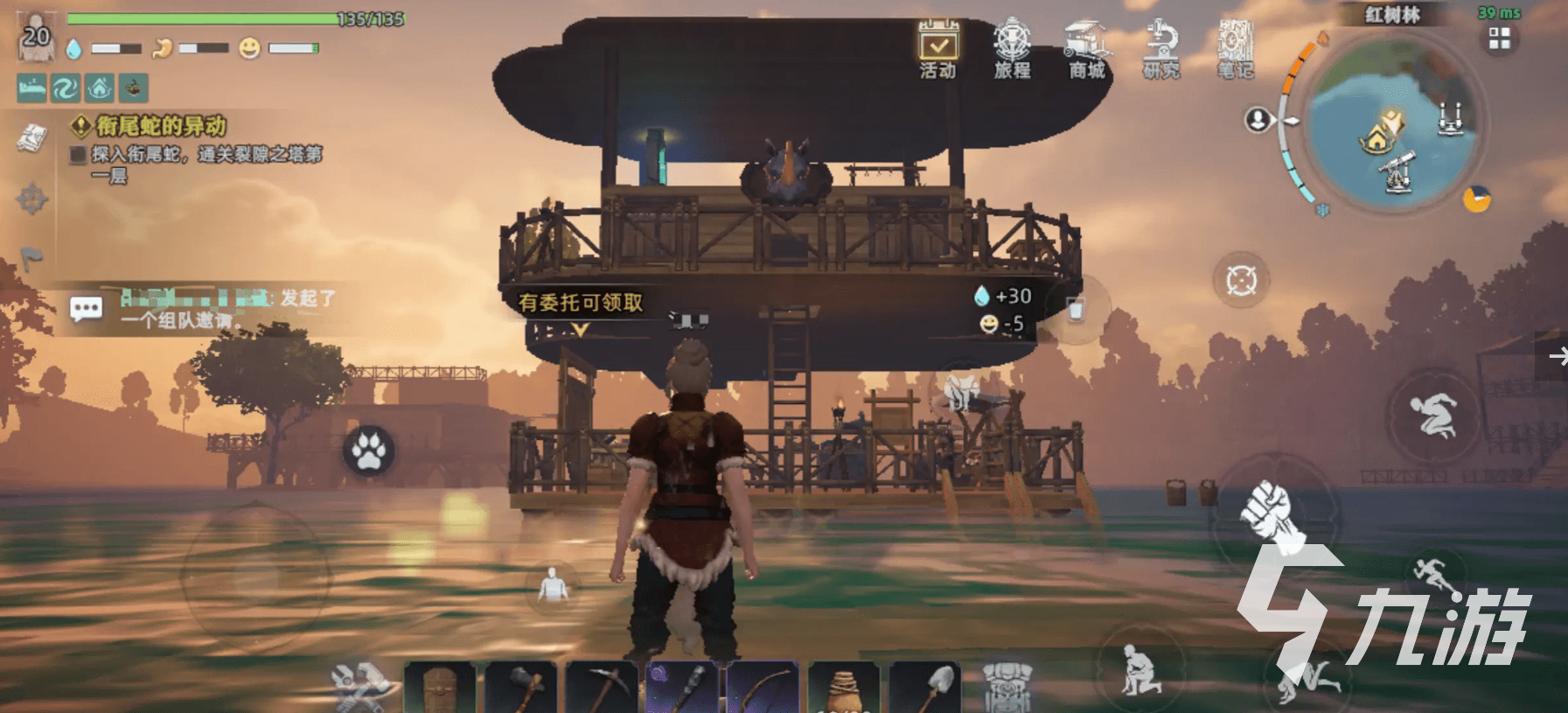Viewport: 1568px width, 713px height.
Task: Open the character portrait showing level 20
Action: tap(36, 38)
